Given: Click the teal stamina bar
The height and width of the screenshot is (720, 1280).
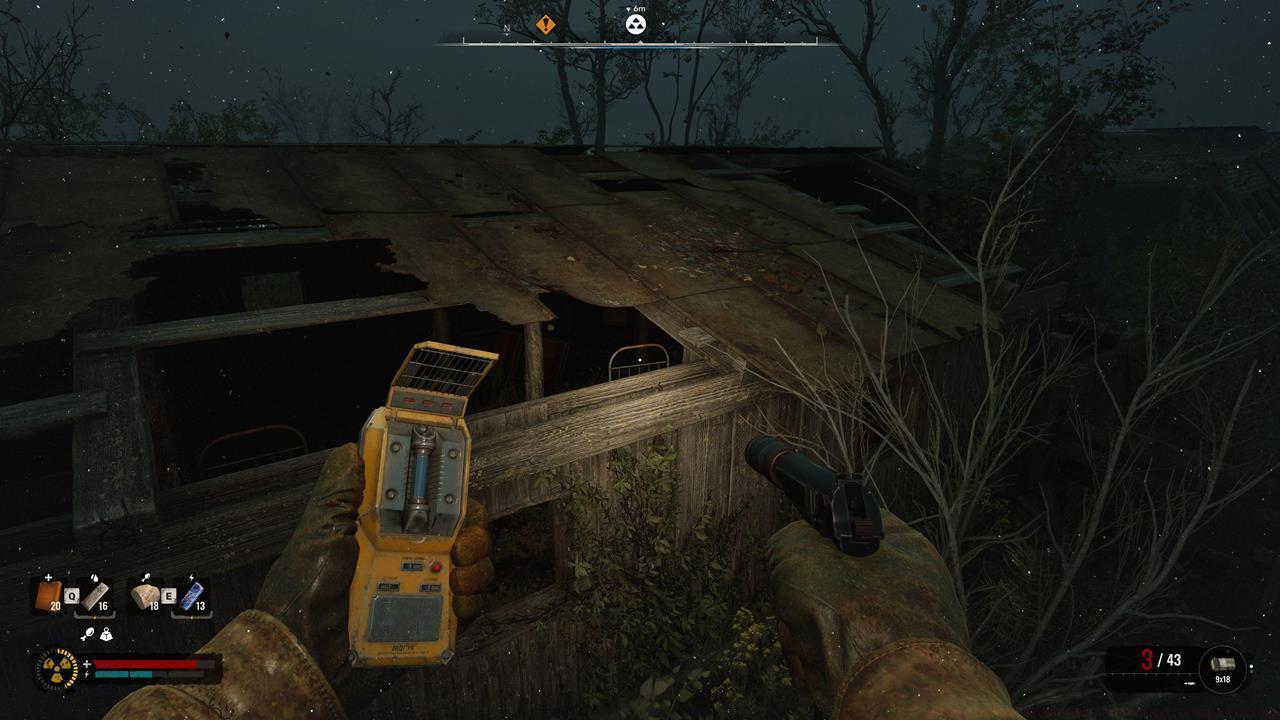Looking at the screenshot, I should (x=122, y=673).
